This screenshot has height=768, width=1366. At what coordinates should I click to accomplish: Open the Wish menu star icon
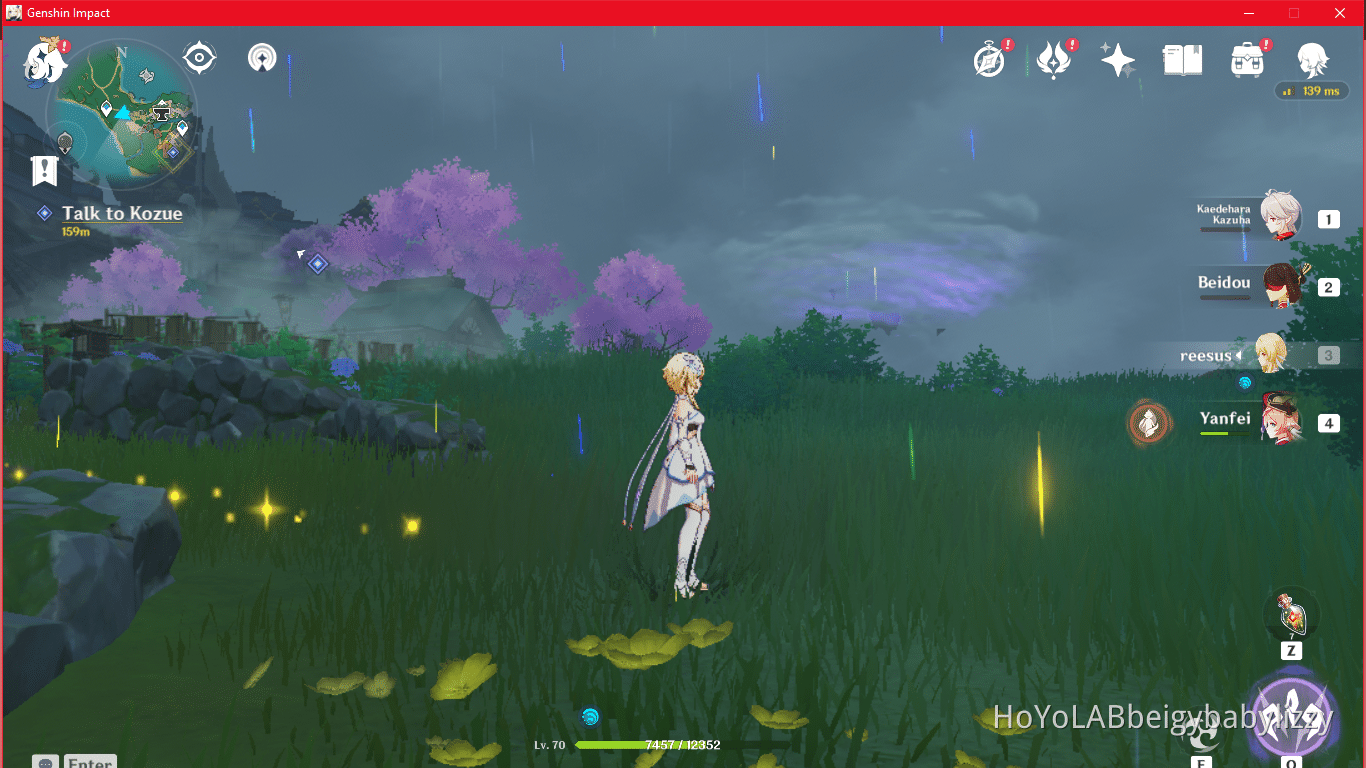[x=1117, y=59]
